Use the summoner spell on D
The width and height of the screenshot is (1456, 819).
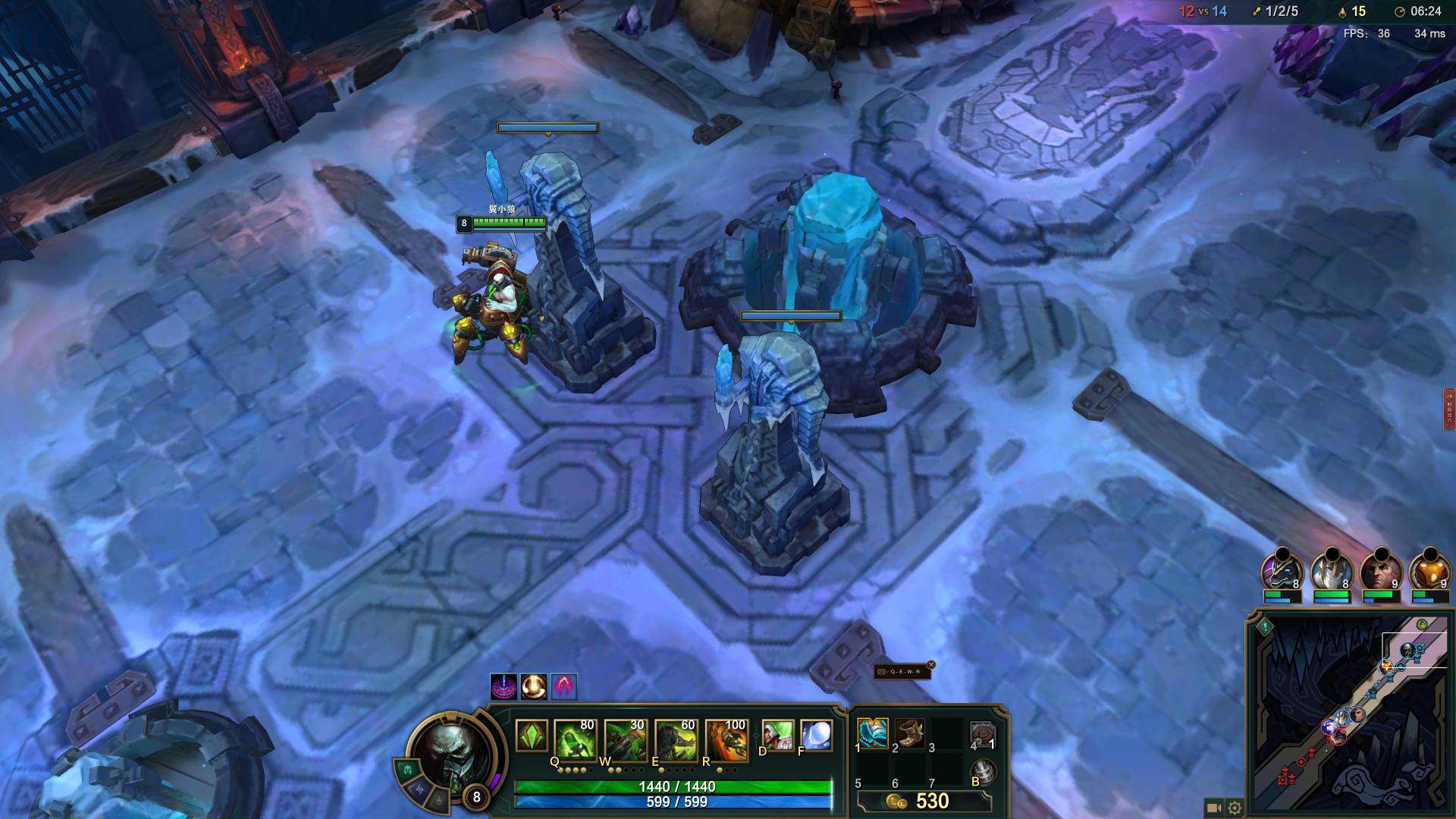[x=777, y=736]
